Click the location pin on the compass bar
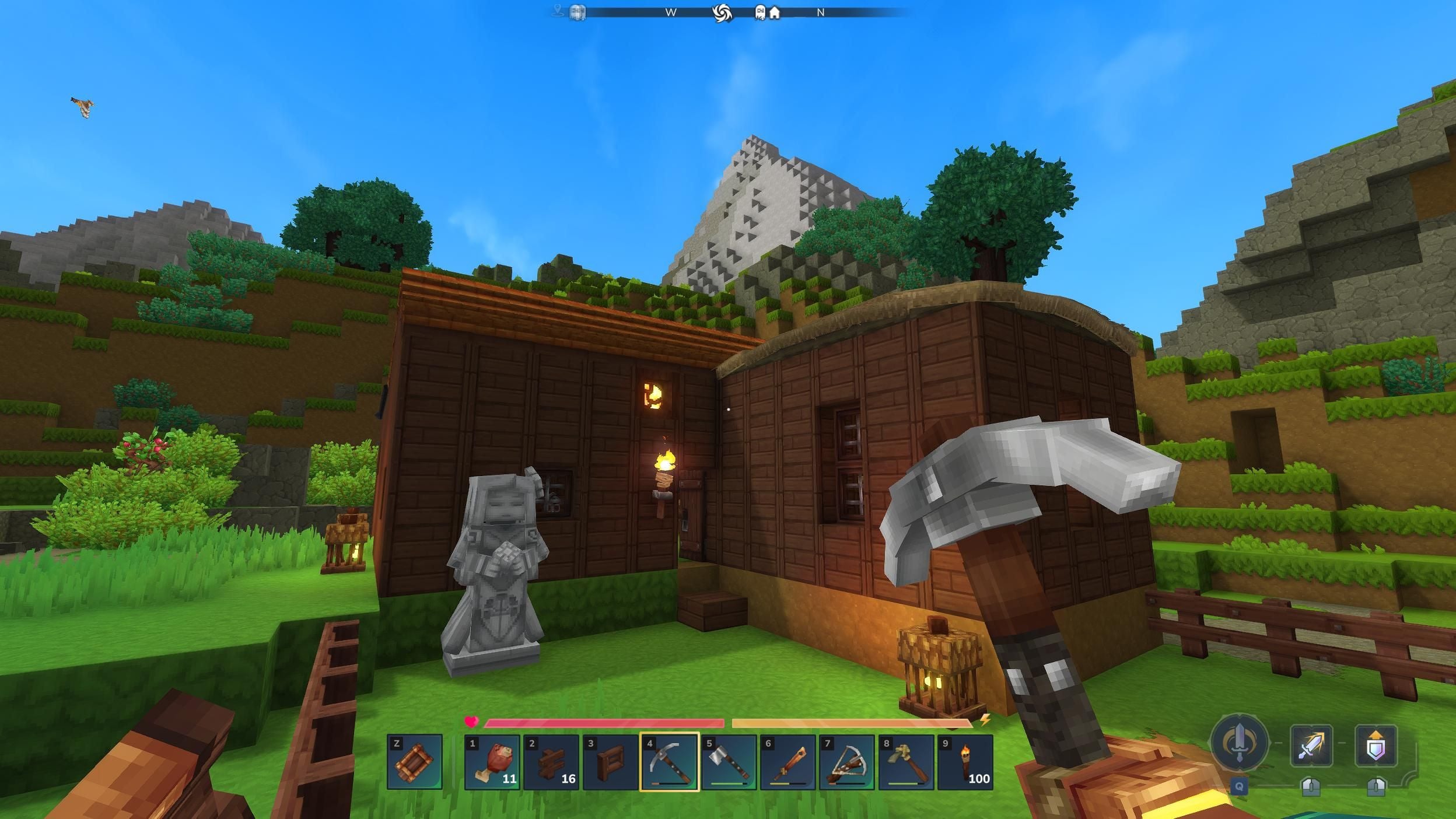The width and height of the screenshot is (1456, 819). (556, 10)
